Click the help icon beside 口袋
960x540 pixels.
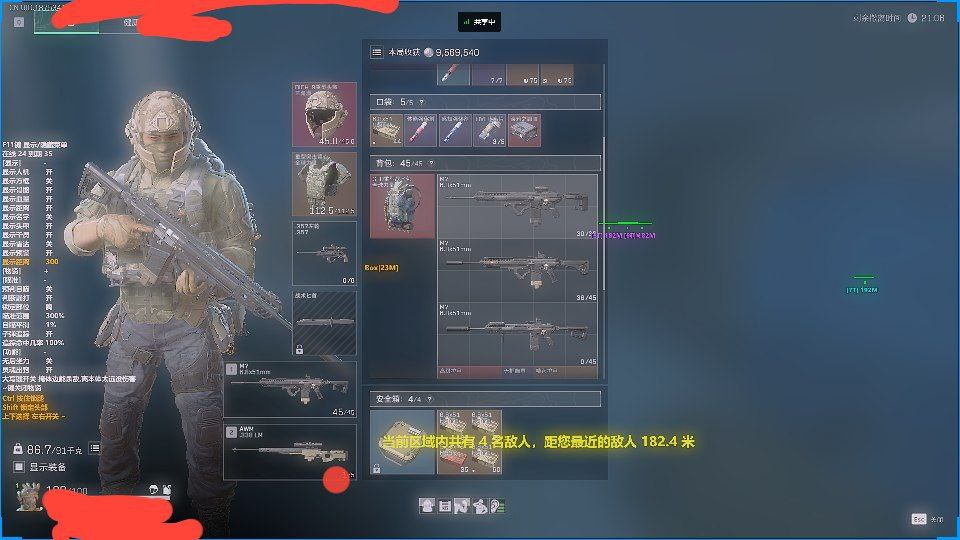tap(421, 102)
